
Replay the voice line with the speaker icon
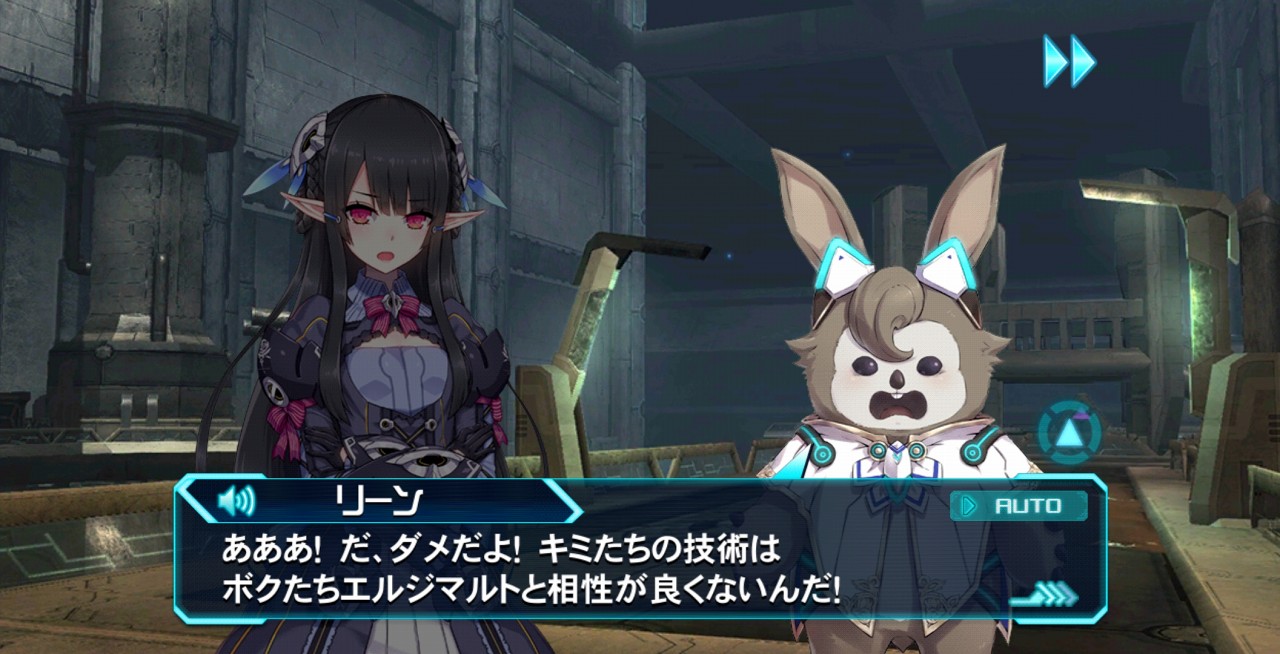pos(236,499)
